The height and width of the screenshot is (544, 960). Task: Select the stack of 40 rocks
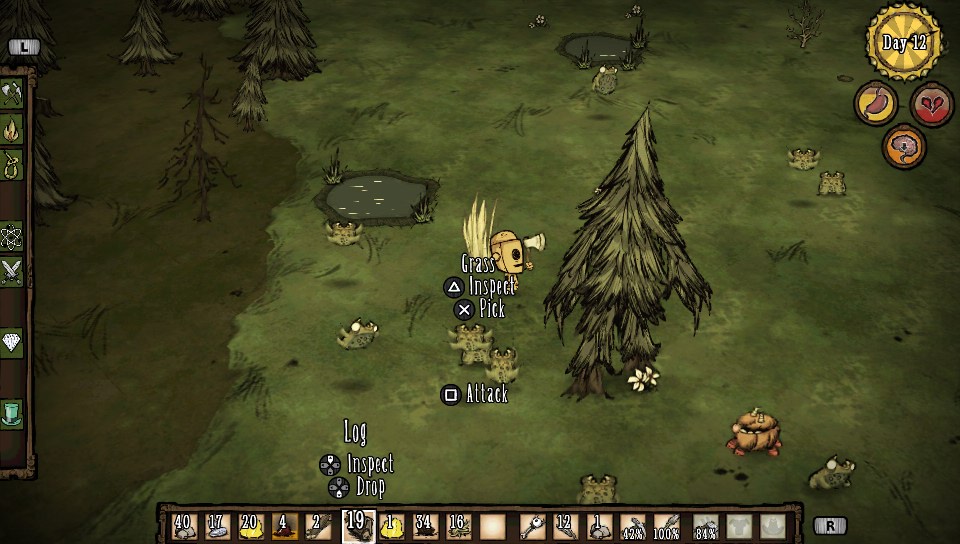[x=184, y=526]
